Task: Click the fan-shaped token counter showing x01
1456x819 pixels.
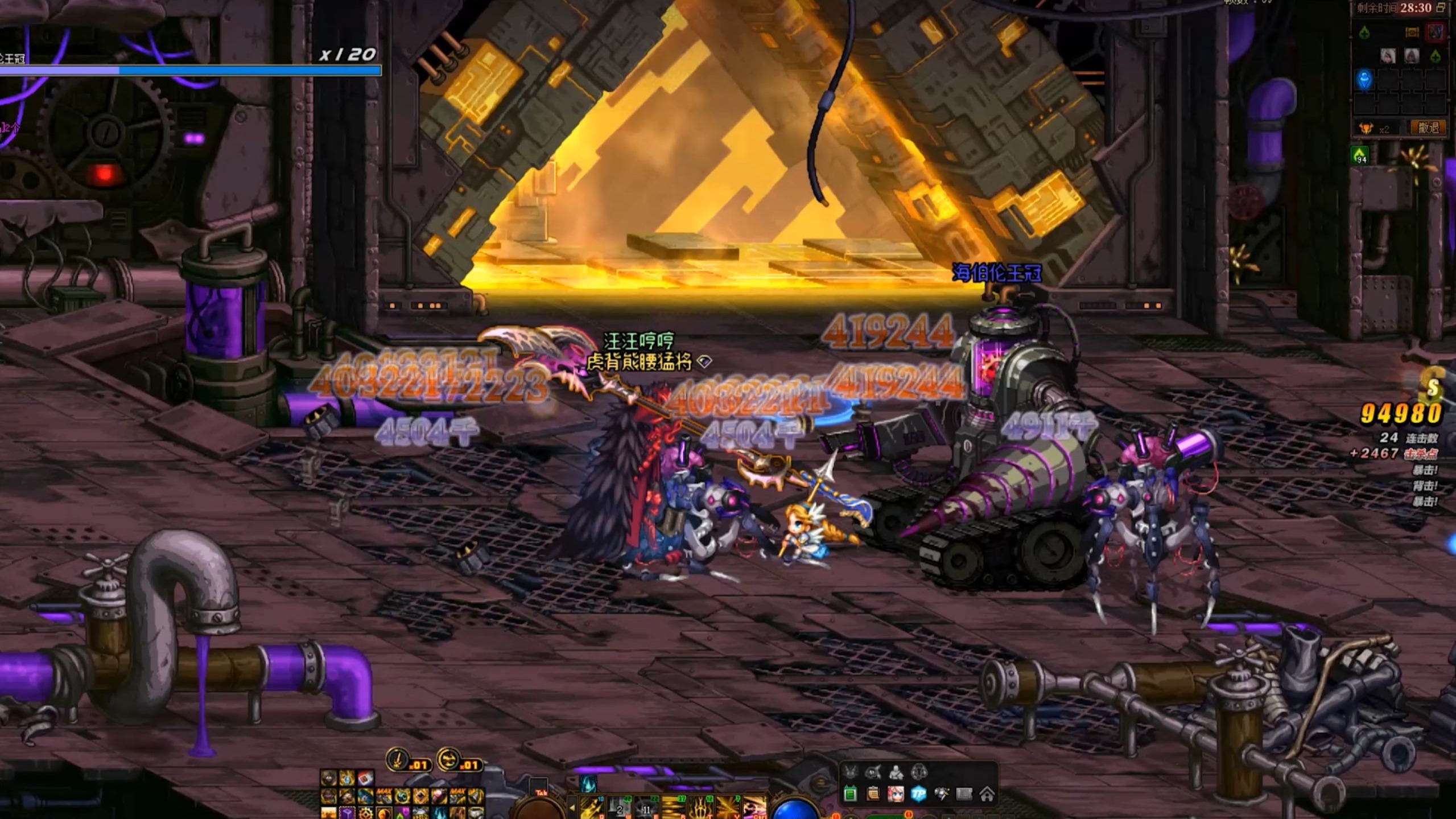Action: coord(459,760)
